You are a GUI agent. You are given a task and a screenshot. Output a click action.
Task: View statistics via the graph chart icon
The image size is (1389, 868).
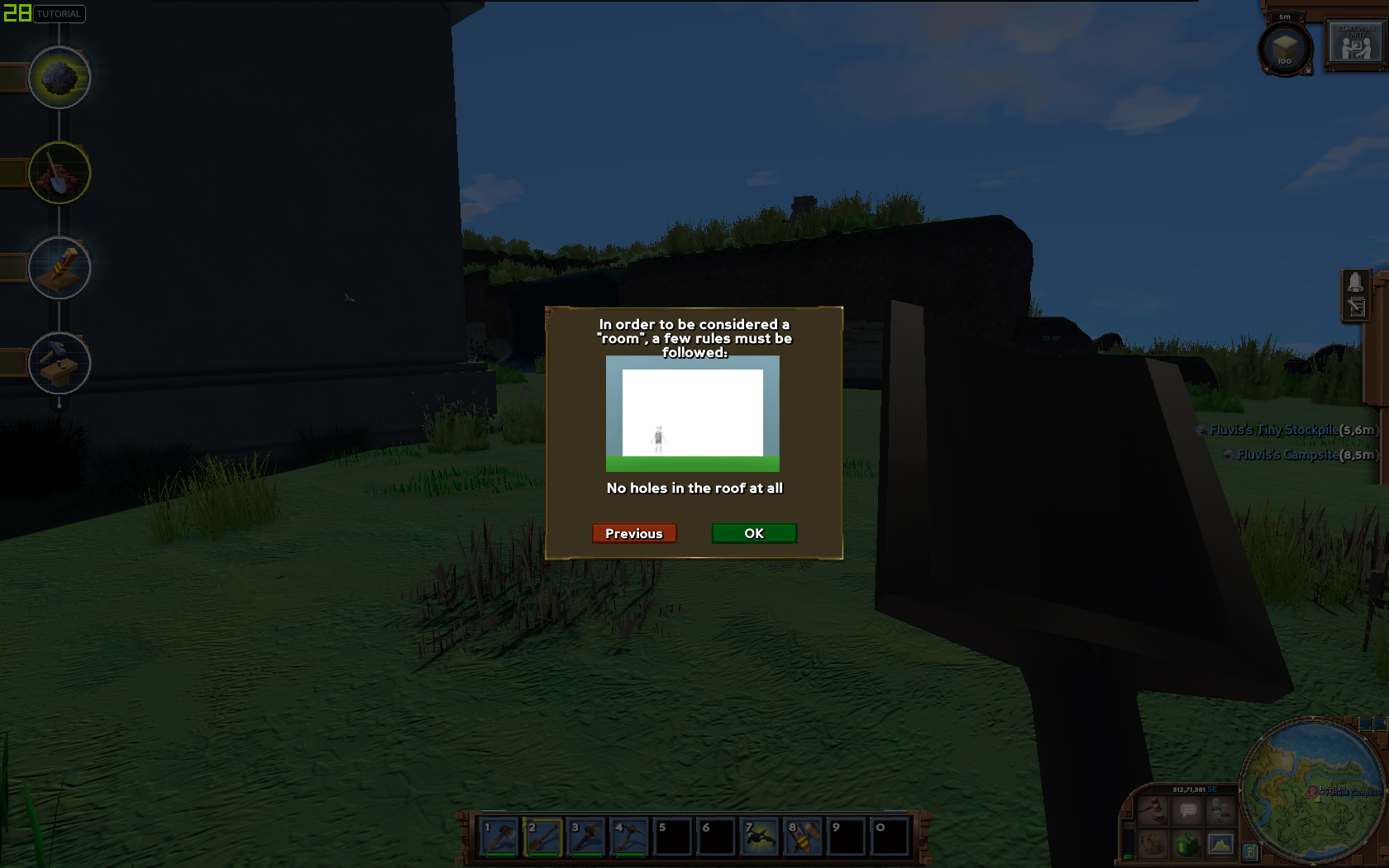[1221, 844]
